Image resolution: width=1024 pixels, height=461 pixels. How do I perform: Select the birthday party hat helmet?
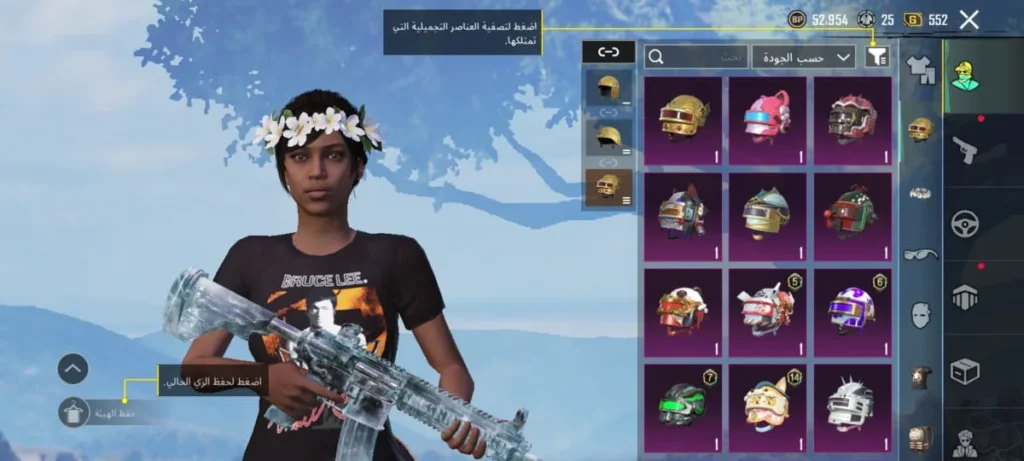tap(767, 407)
